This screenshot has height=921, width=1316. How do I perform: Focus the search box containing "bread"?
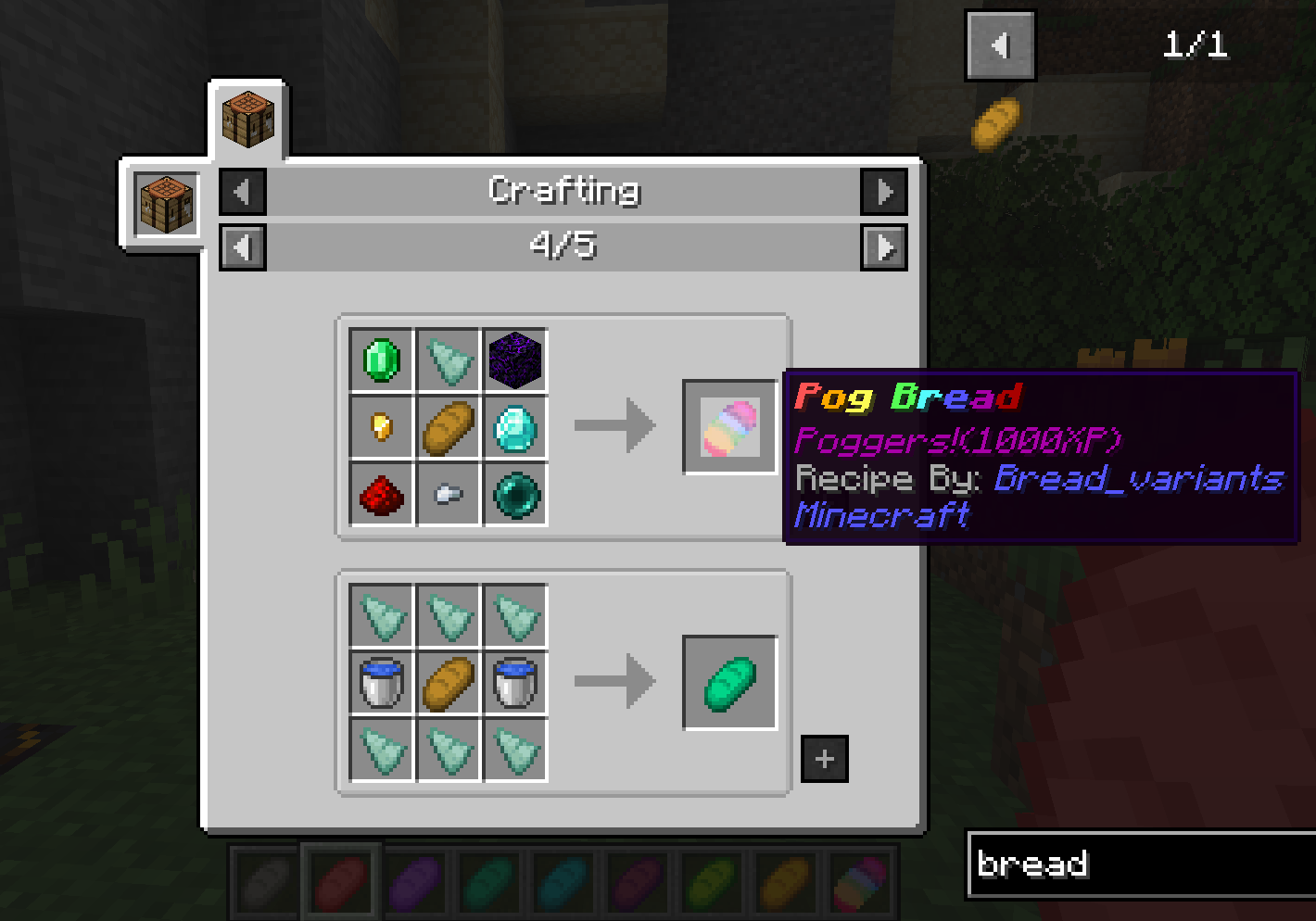[1140, 864]
